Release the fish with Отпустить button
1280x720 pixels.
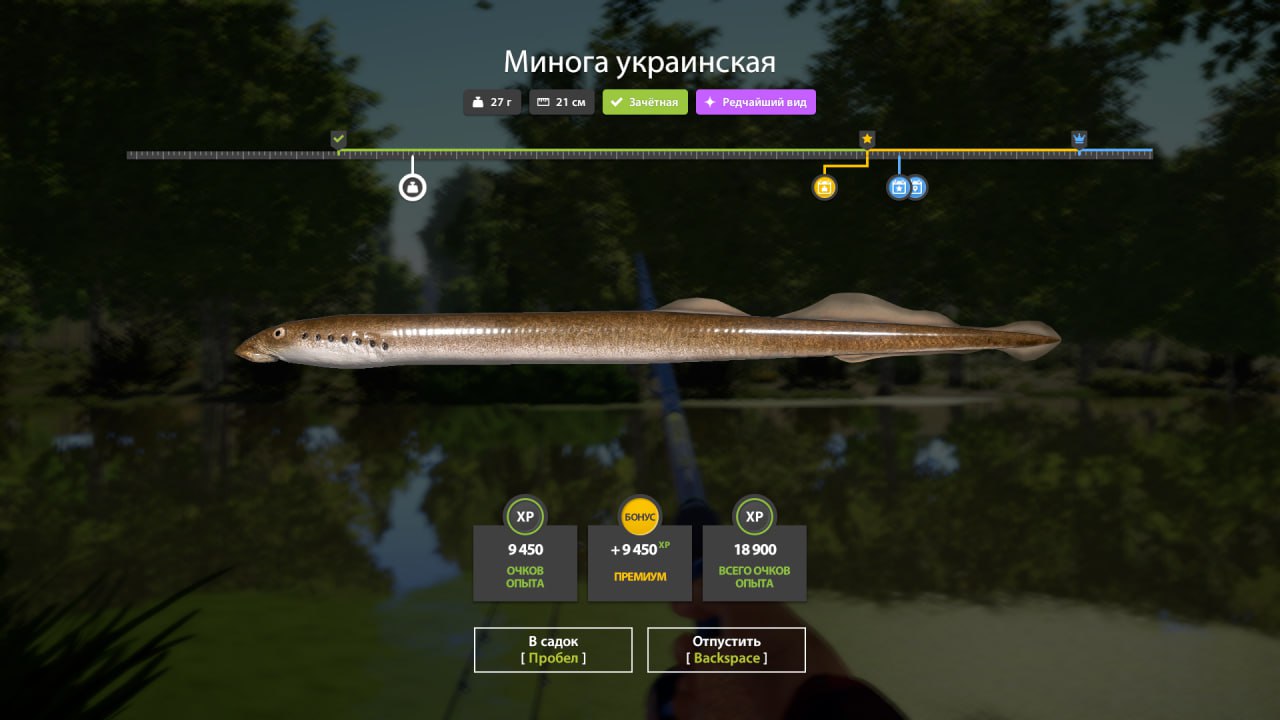coord(726,649)
